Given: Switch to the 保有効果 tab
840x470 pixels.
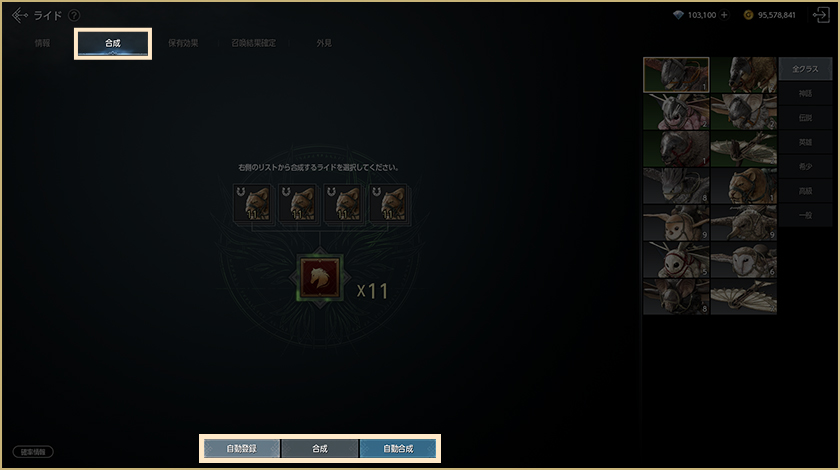Looking at the screenshot, I should (x=183, y=44).
